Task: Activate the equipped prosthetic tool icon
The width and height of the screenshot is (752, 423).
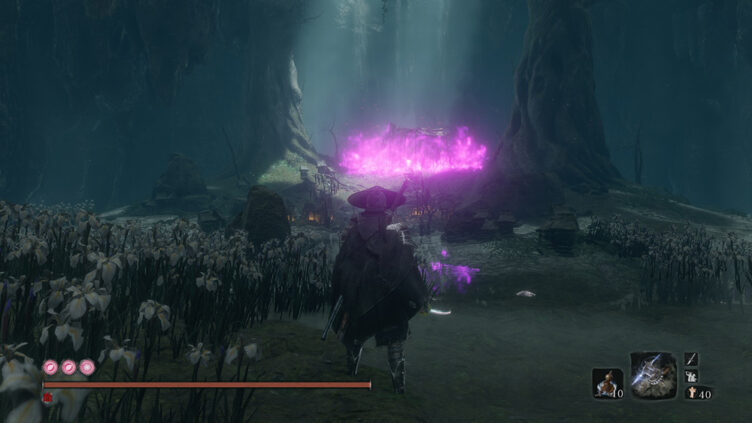Action: coord(654,375)
